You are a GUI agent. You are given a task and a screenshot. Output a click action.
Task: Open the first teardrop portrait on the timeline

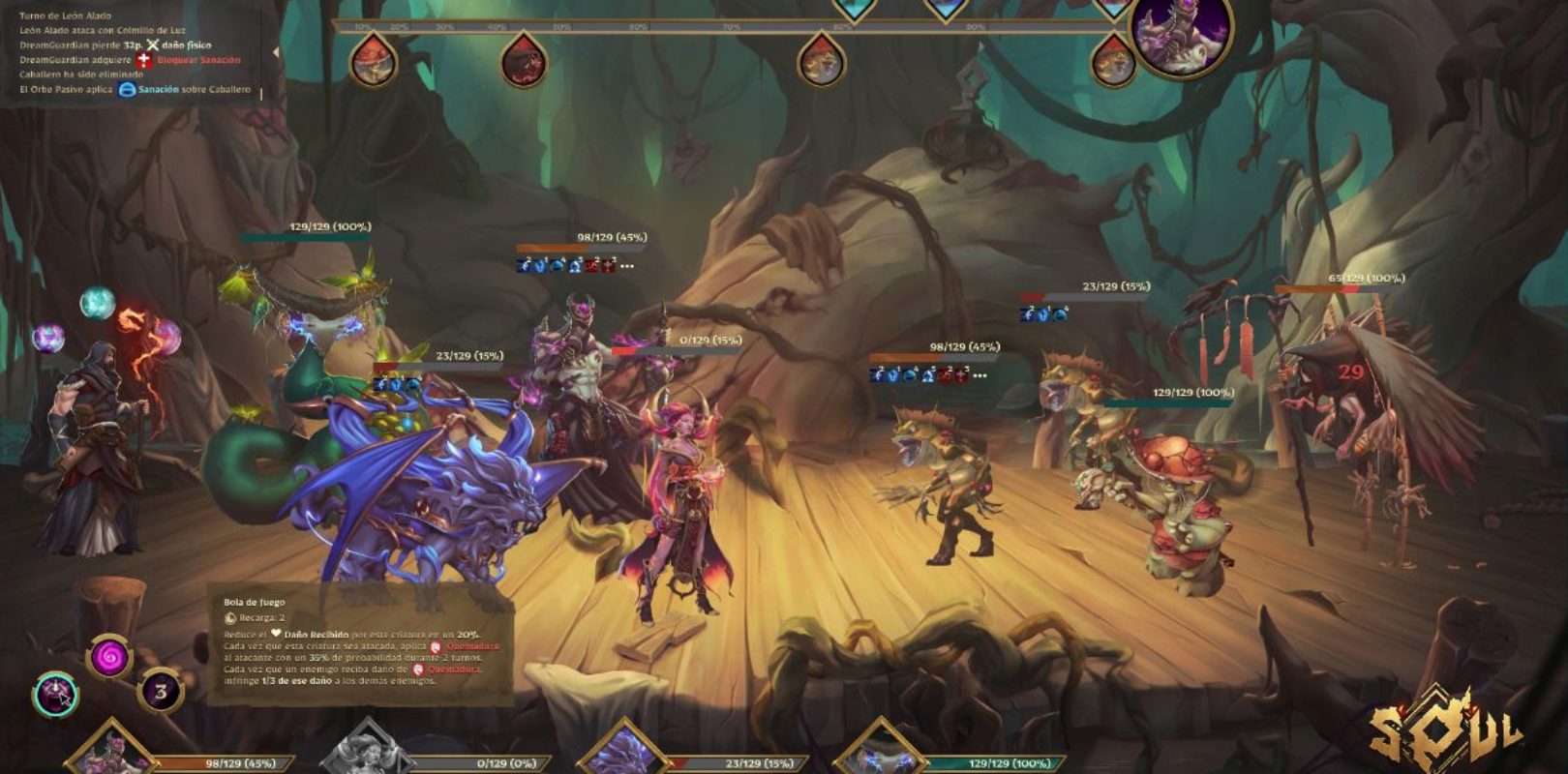(x=373, y=56)
